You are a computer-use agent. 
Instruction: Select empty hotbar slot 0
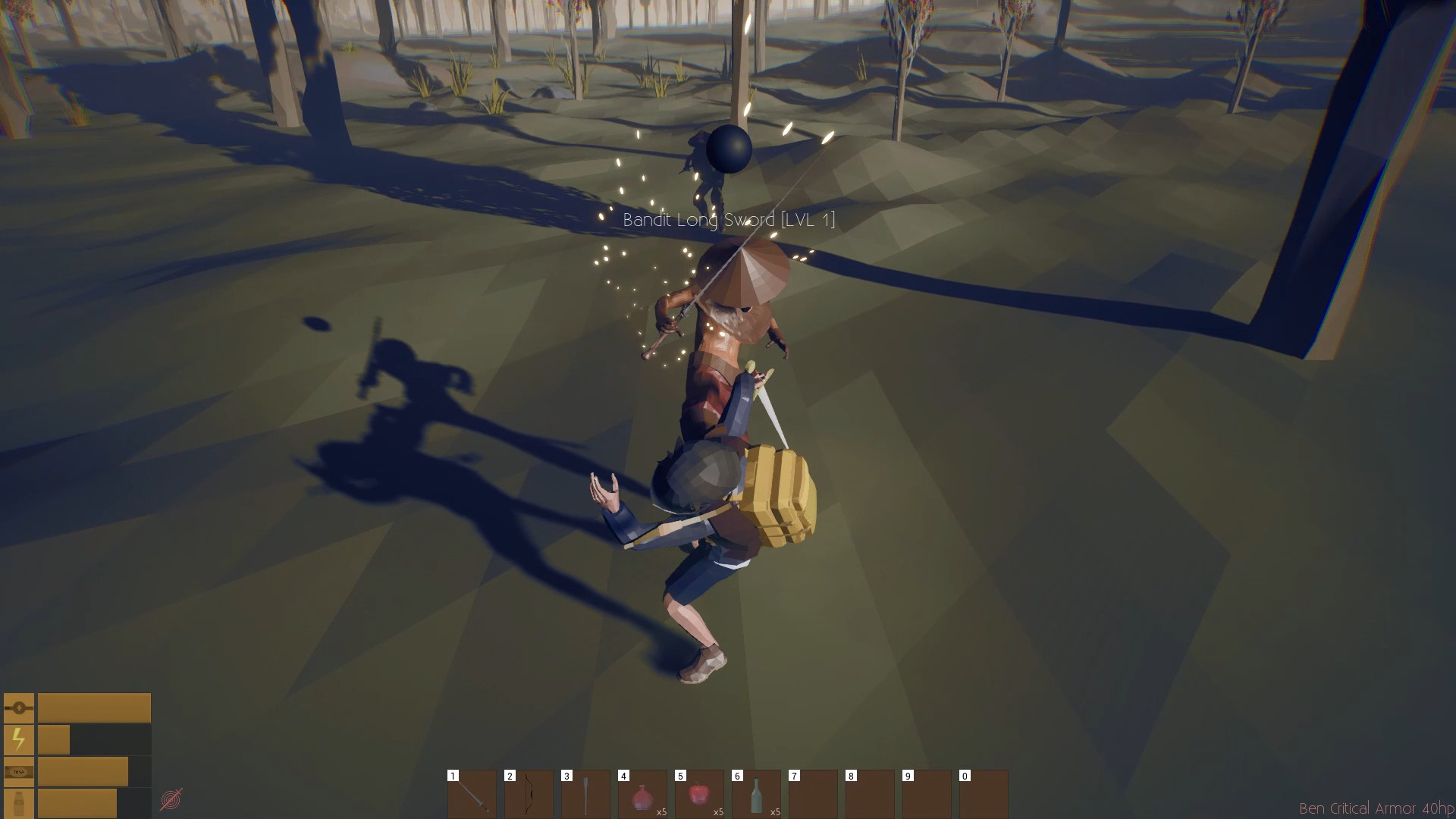(x=984, y=795)
